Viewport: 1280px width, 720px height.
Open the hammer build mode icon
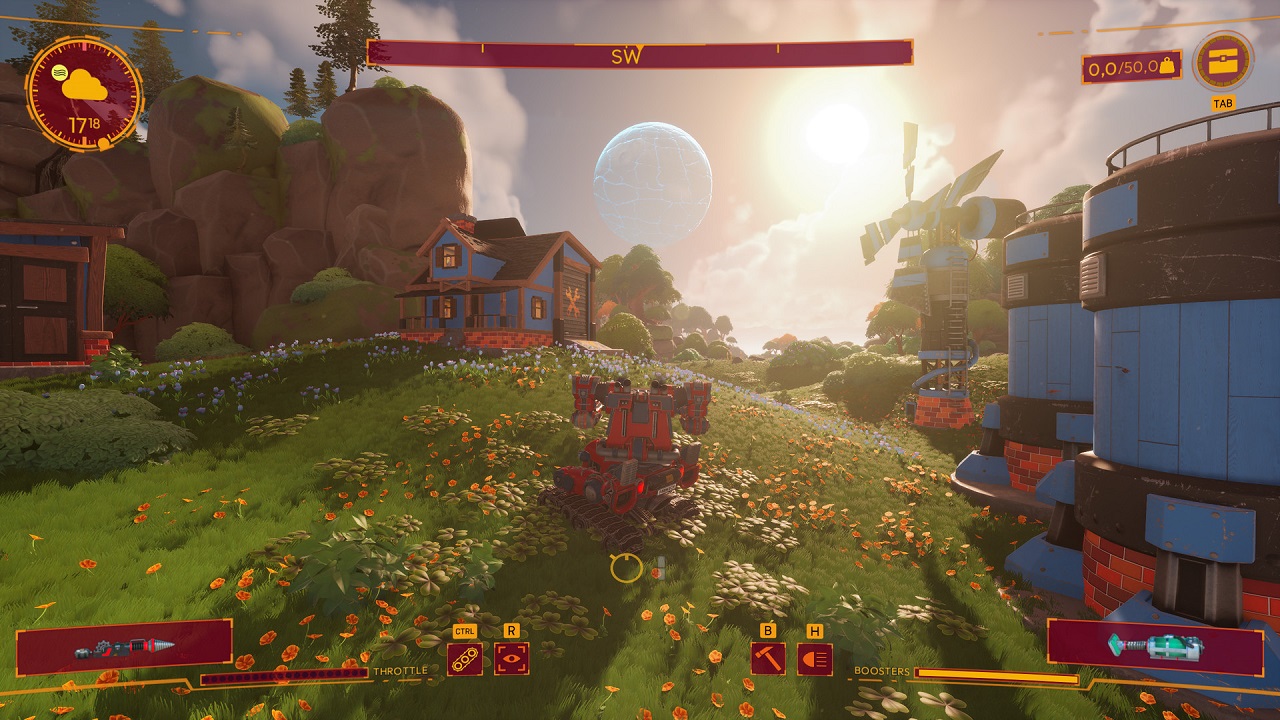(768, 659)
